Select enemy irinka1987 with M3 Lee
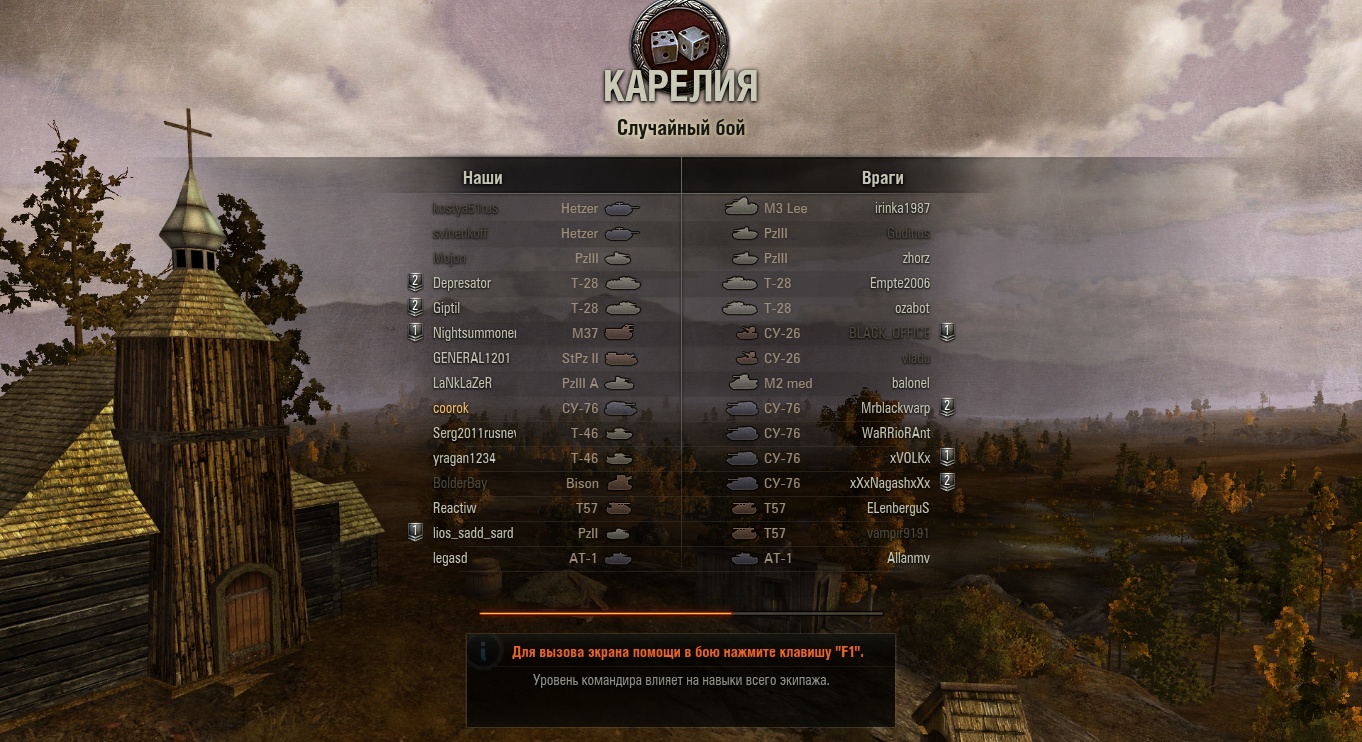This screenshot has width=1362, height=742. click(901, 208)
